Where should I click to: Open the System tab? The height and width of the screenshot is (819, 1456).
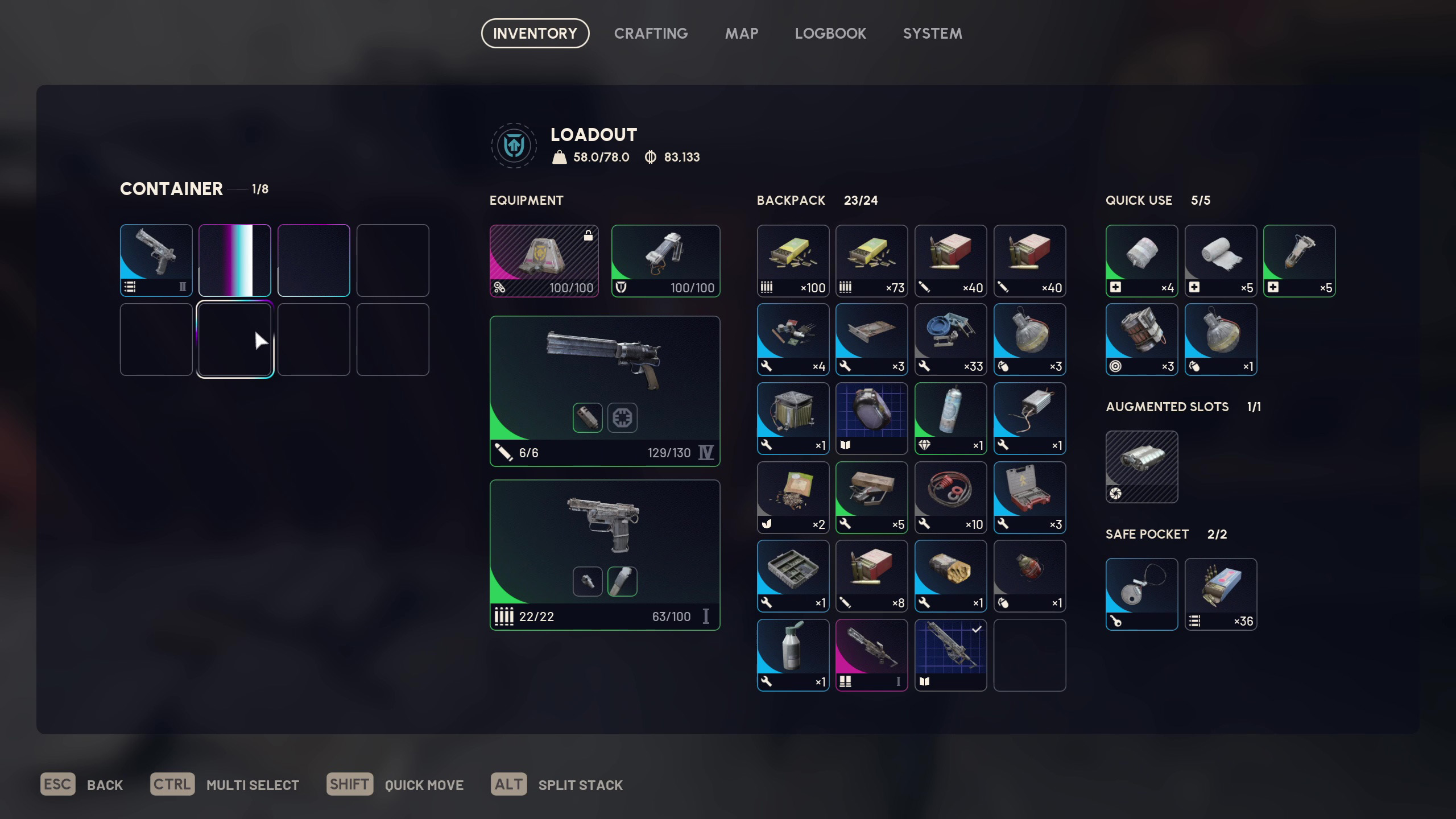pos(932,34)
